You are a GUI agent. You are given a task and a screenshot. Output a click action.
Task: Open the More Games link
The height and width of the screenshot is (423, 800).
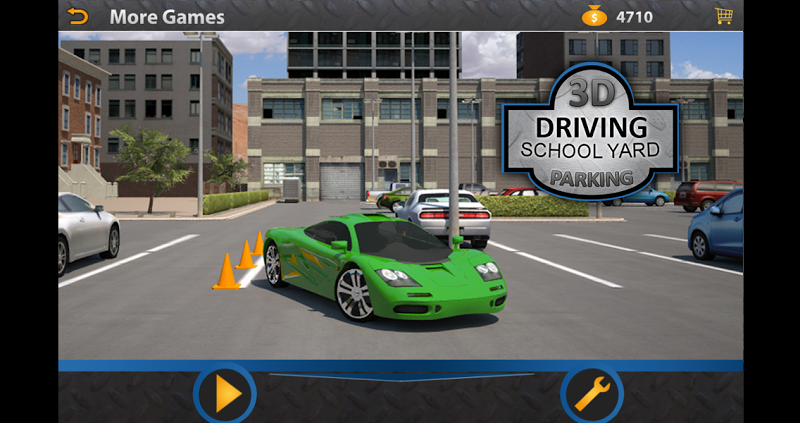(167, 17)
